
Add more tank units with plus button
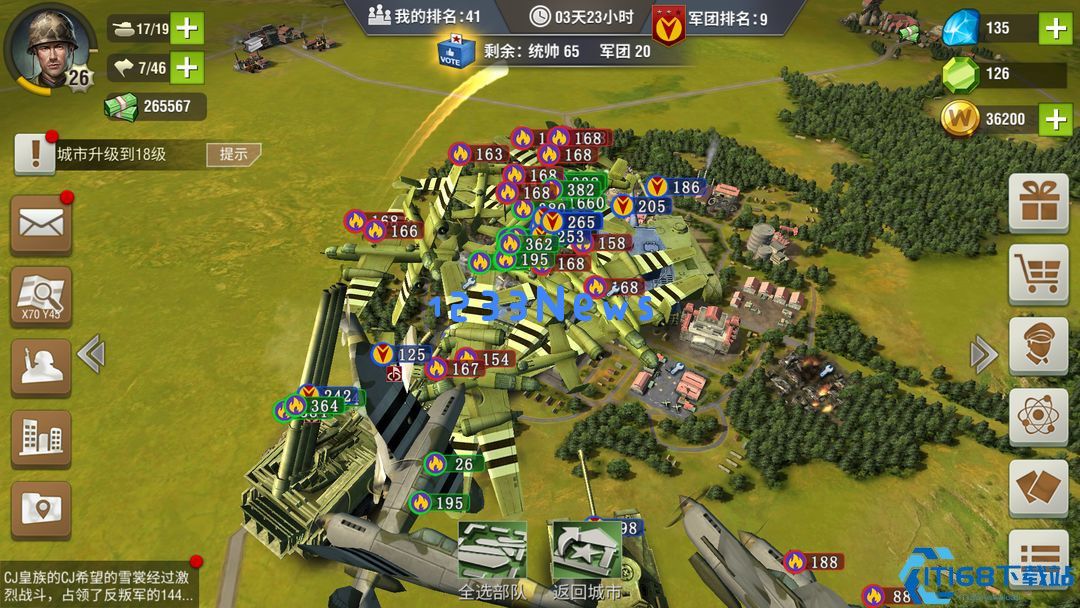[187, 28]
